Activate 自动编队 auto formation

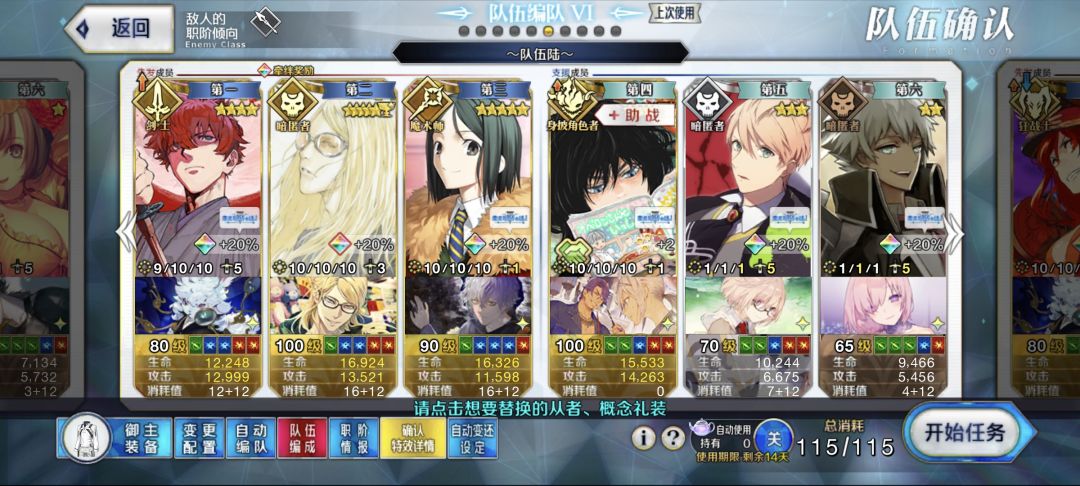251,438
